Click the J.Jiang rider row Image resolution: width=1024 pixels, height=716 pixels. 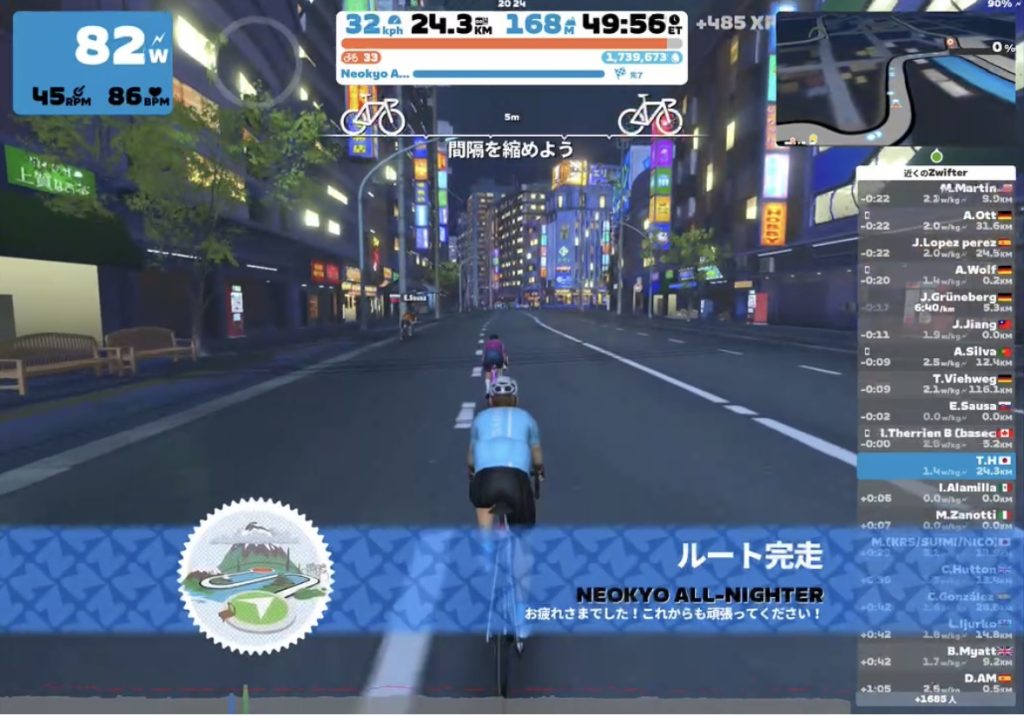(x=936, y=329)
